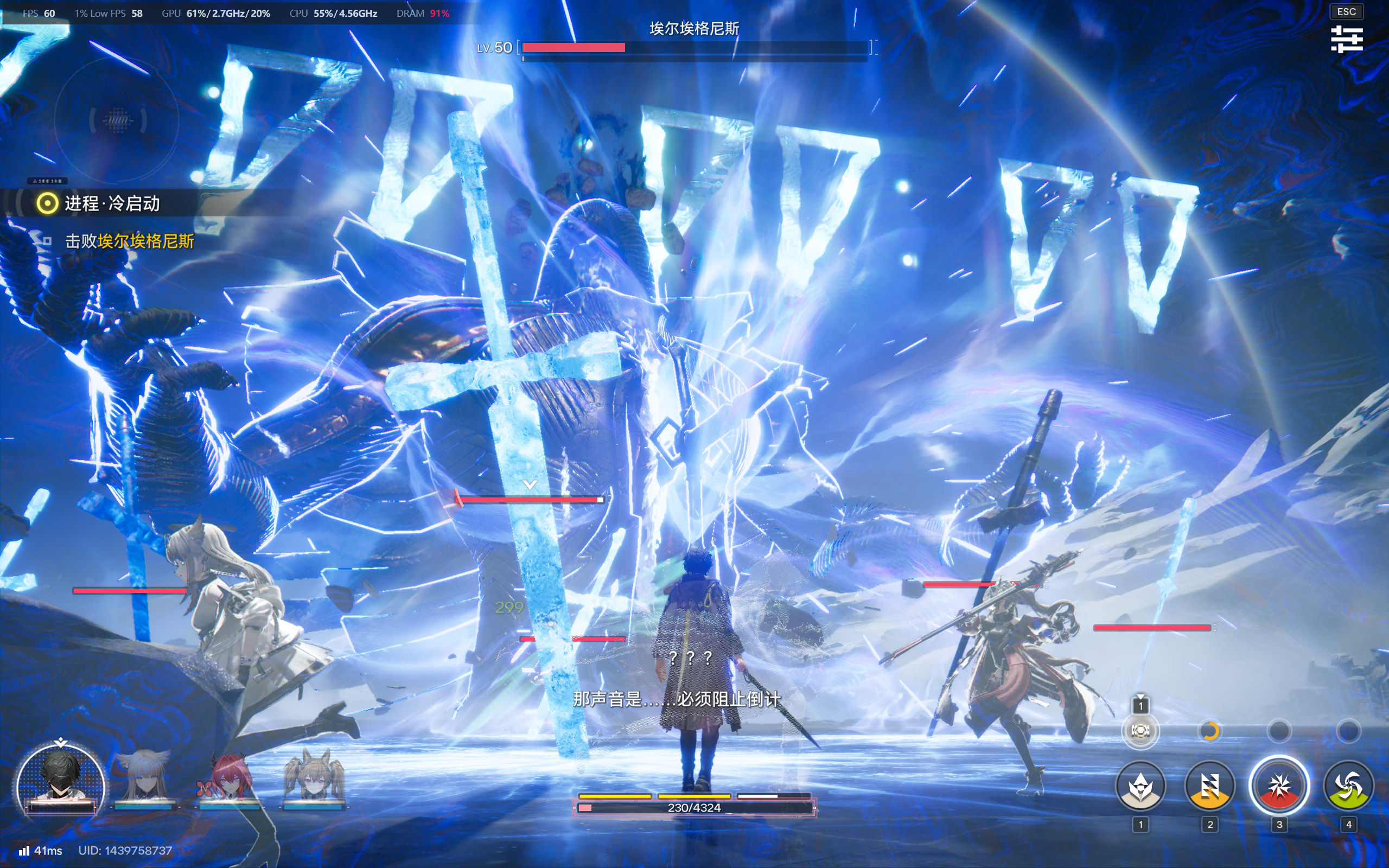Switch to the brown twin-tailed operator portrait
Screen dimensions: 1389x868
point(314,779)
